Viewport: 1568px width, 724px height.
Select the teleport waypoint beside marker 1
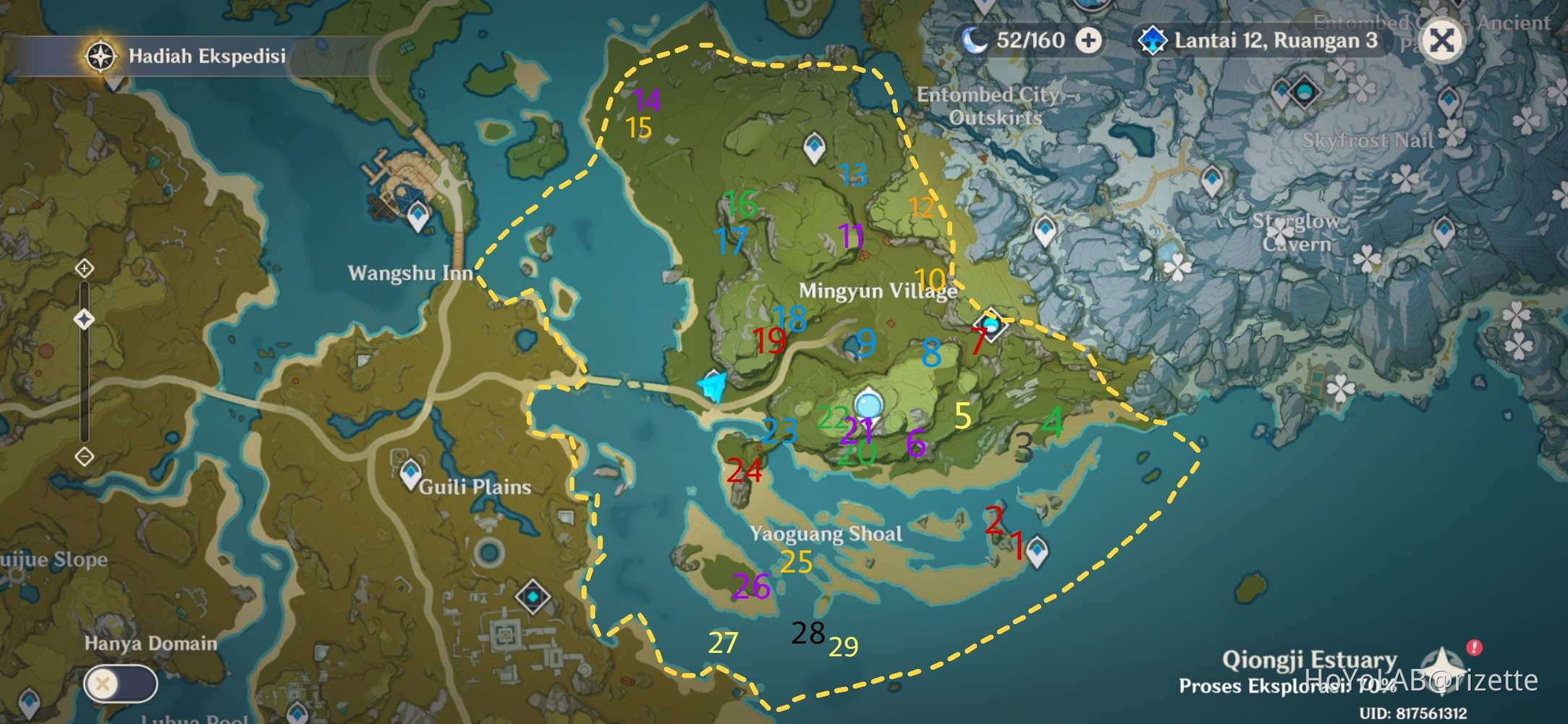click(1037, 552)
